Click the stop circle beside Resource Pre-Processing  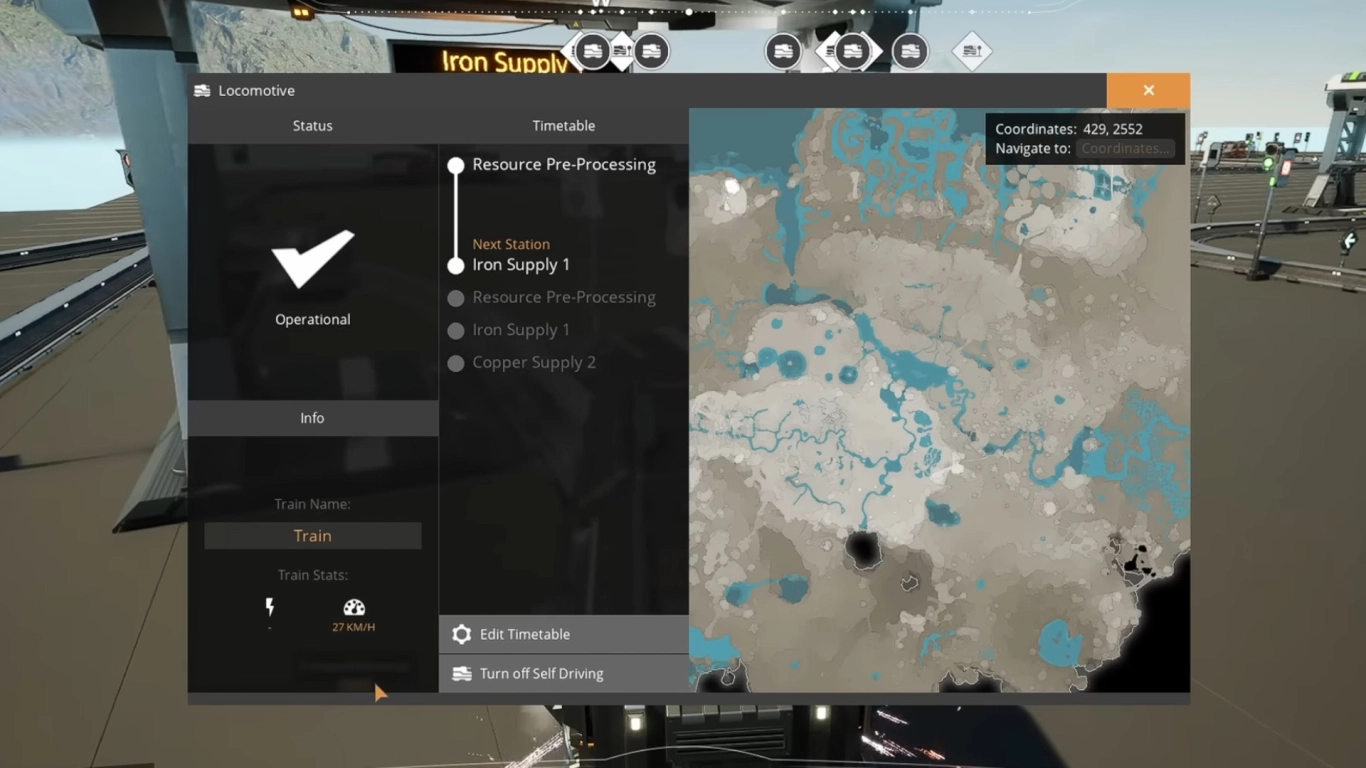pyautogui.click(x=456, y=165)
